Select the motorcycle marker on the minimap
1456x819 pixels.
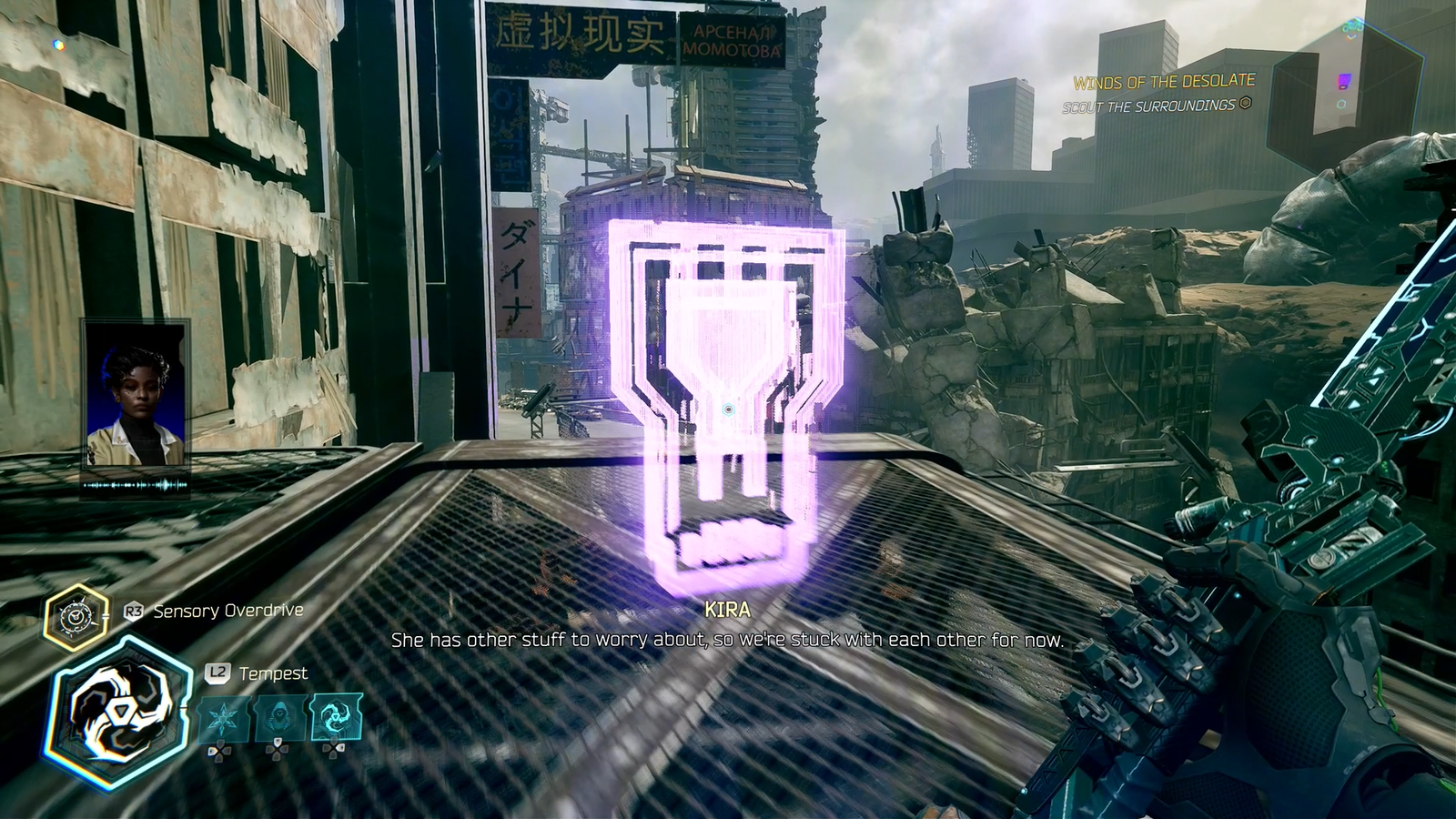click(x=1353, y=27)
